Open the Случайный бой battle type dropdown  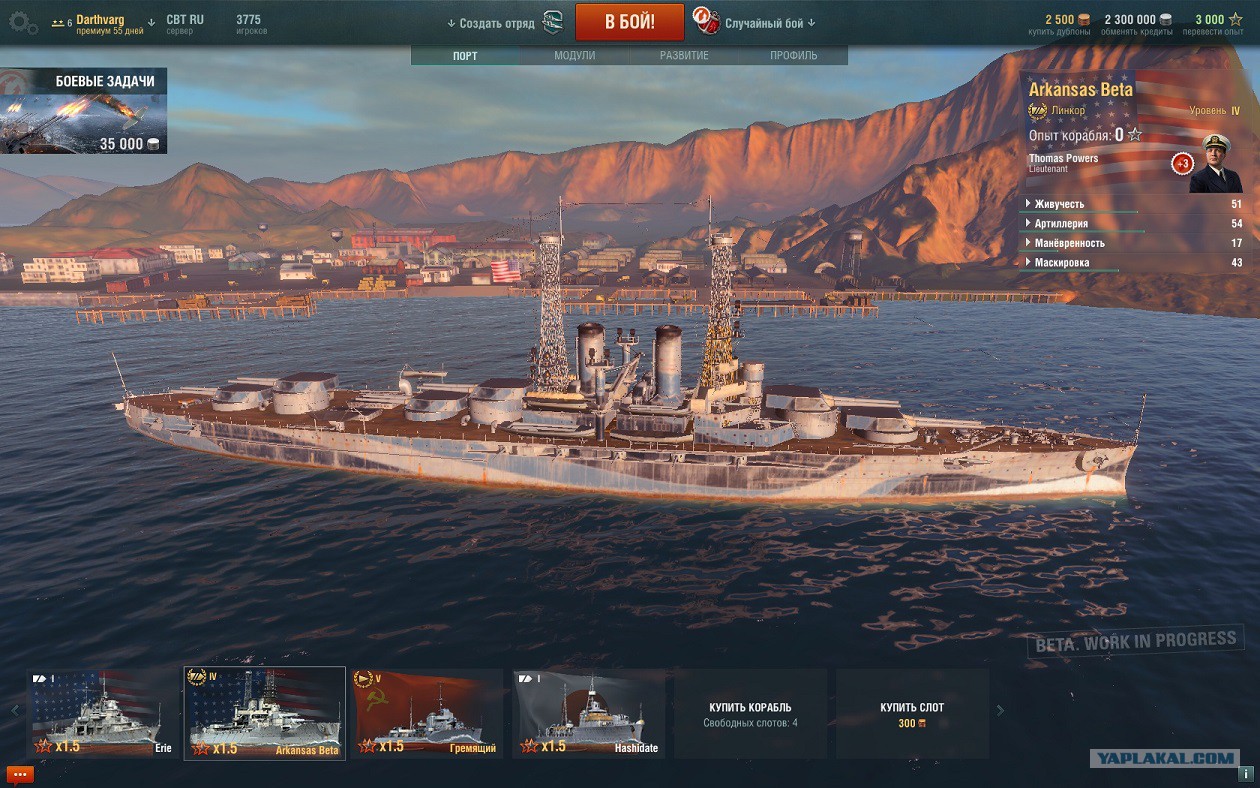click(769, 23)
